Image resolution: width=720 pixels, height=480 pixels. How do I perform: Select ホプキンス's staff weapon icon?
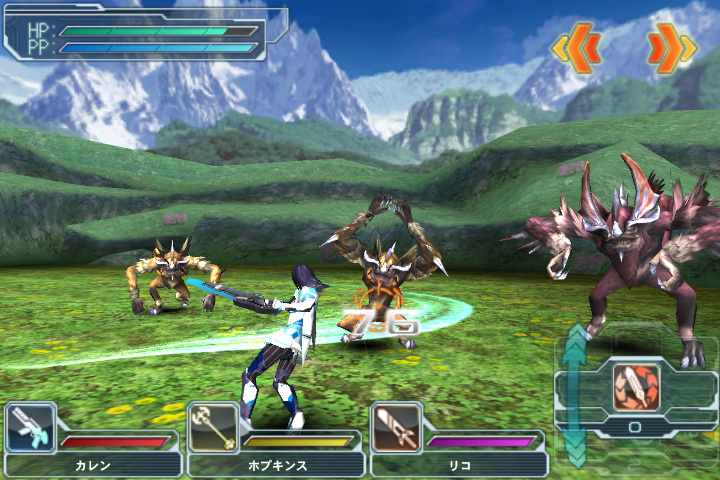[213, 428]
